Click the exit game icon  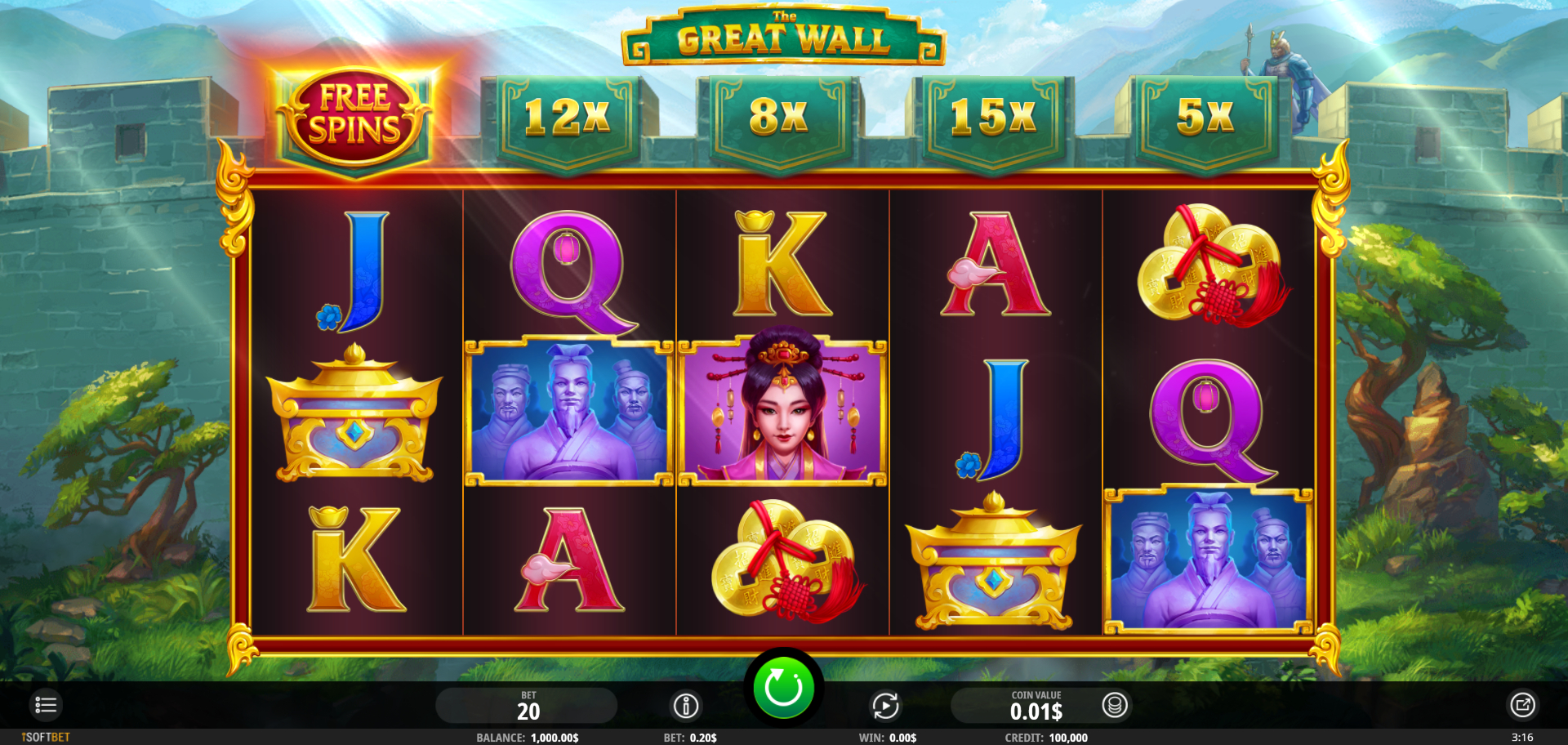(x=1522, y=705)
